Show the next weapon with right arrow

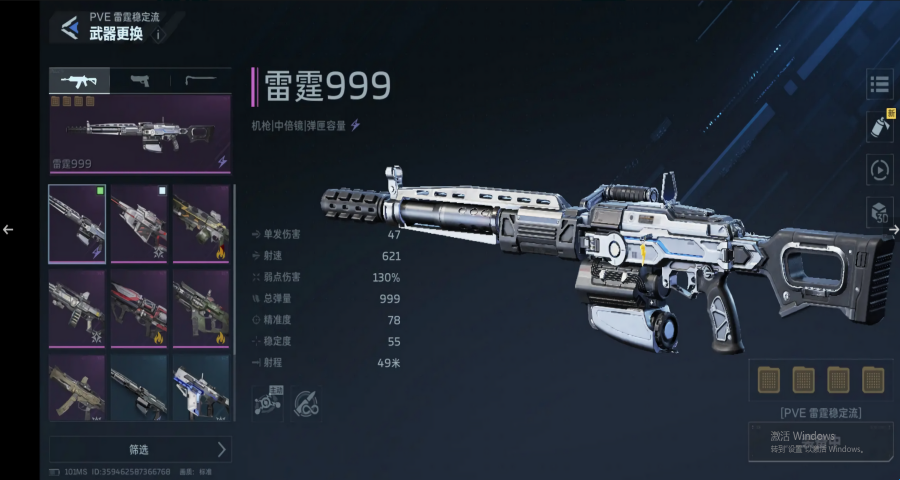(894, 229)
